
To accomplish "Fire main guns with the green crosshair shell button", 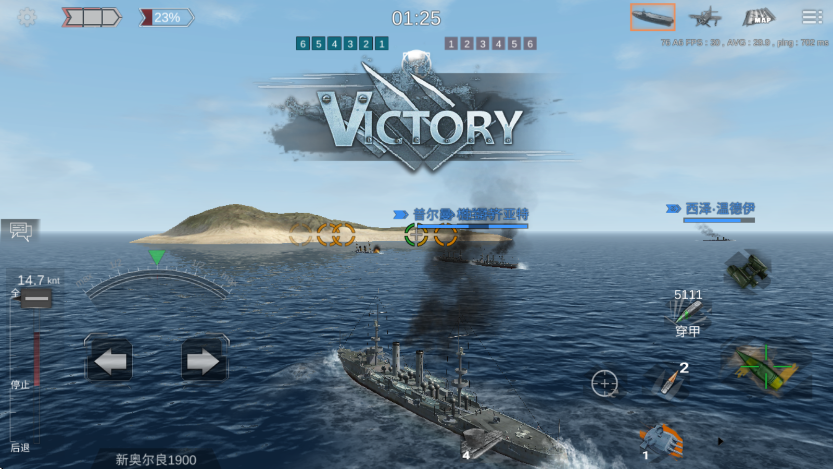I will 765,365.
